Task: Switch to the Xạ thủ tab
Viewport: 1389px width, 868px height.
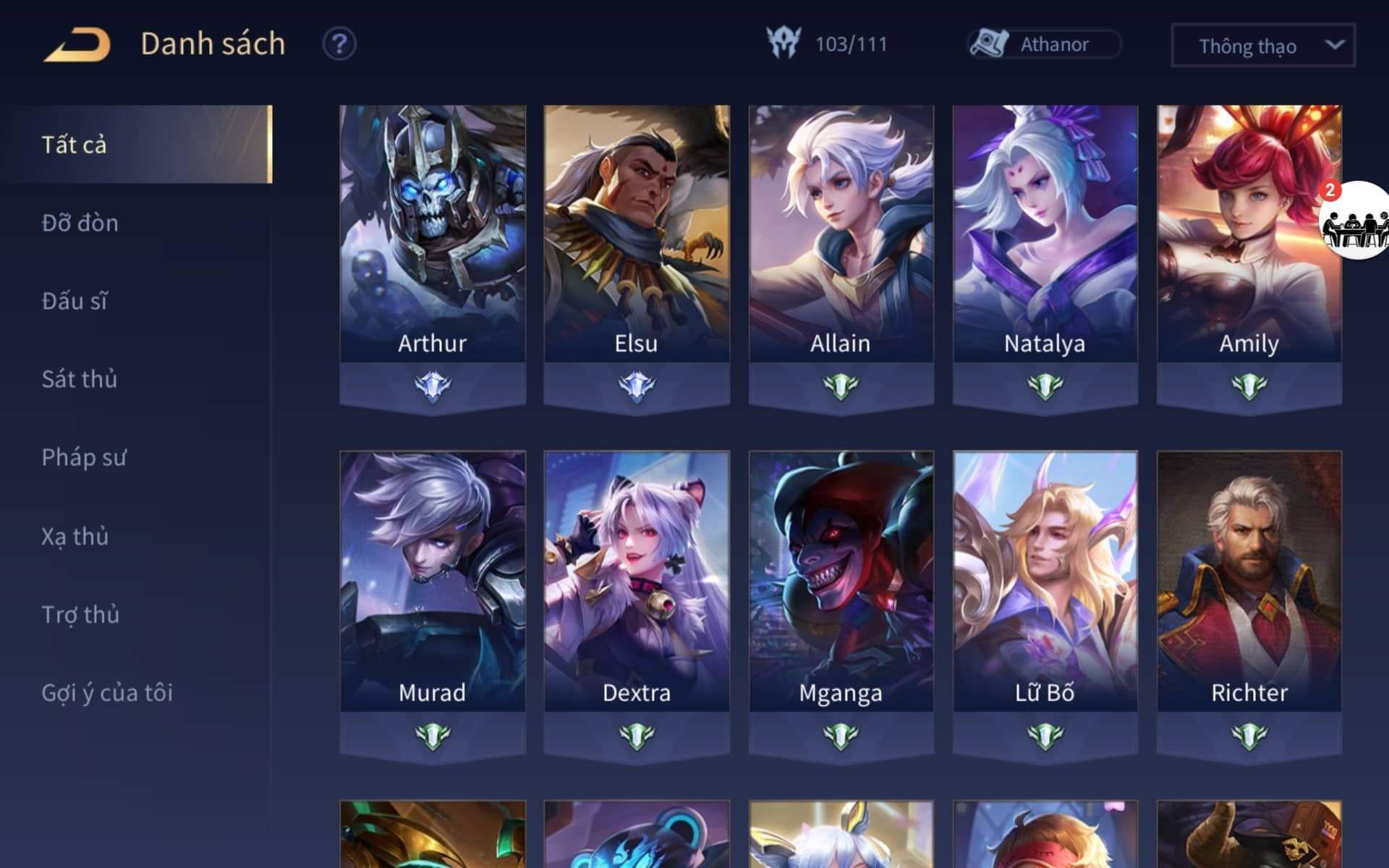Action: [75, 536]
